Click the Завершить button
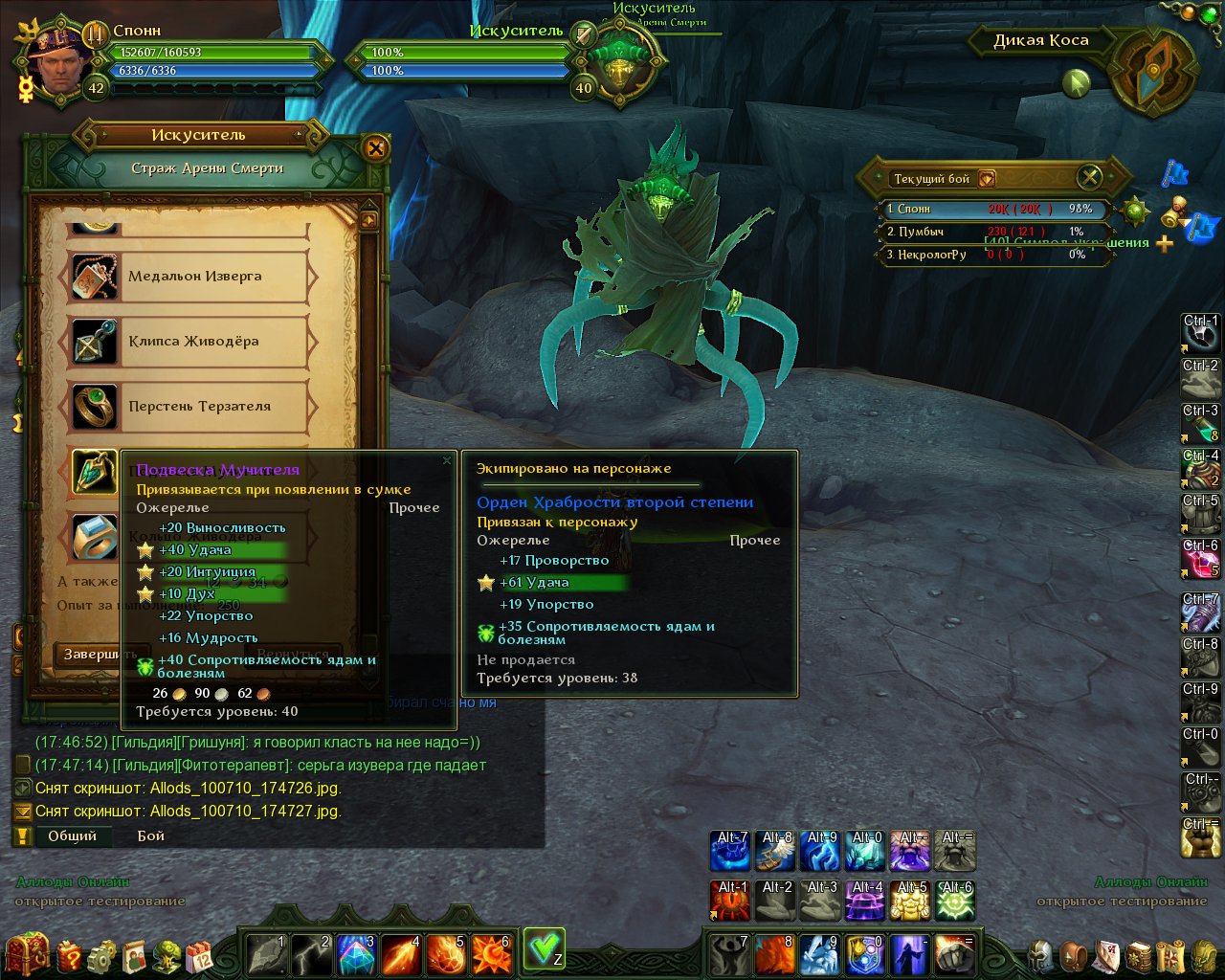Viewport: 1225px width, 980px height. click(100, 655)
